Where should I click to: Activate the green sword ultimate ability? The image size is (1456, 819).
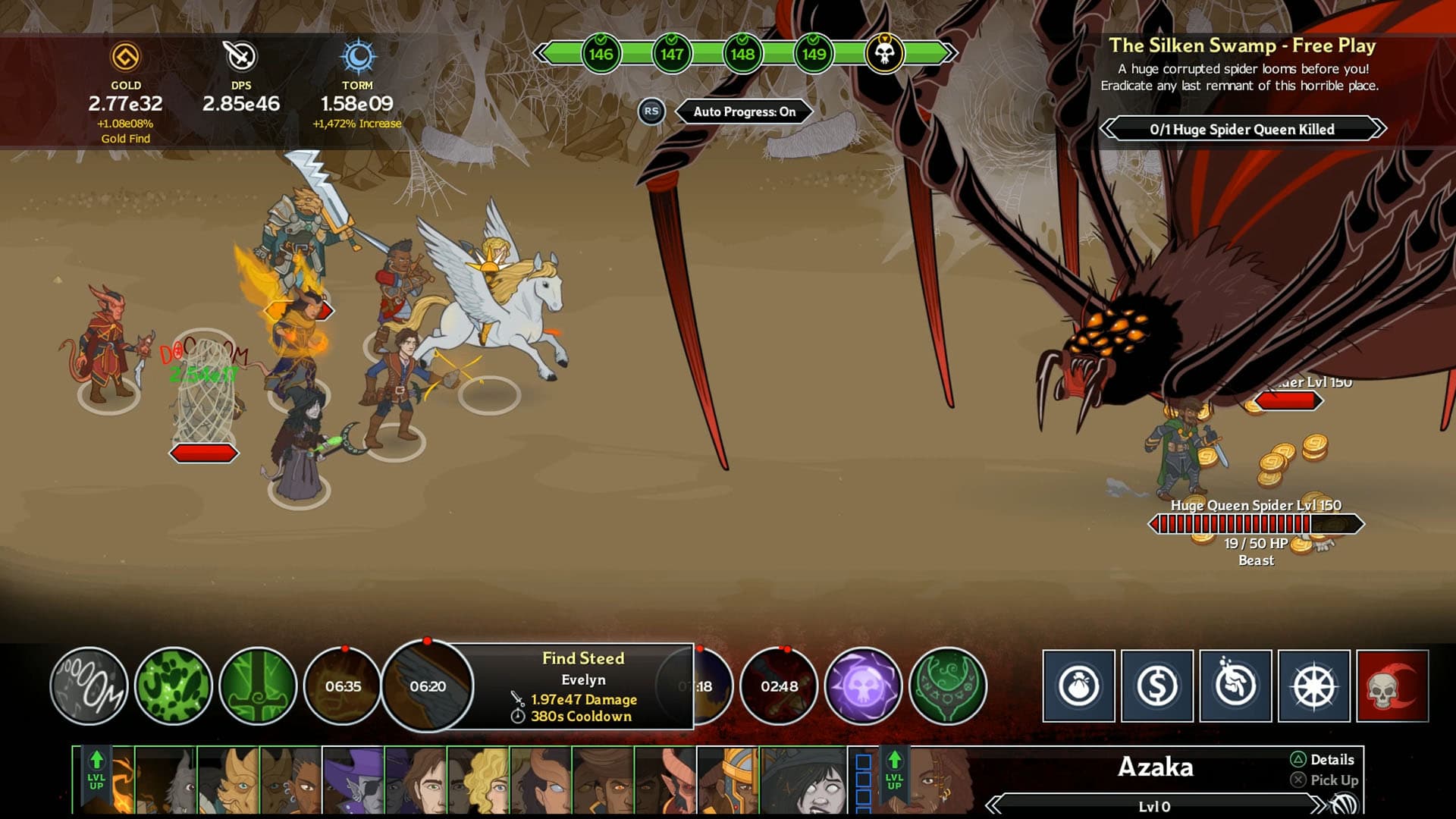(x=257, y=686)
